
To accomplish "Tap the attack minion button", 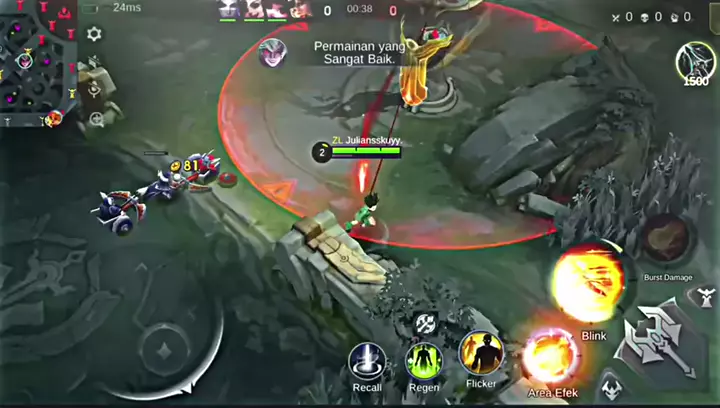I will coord(610,387).
